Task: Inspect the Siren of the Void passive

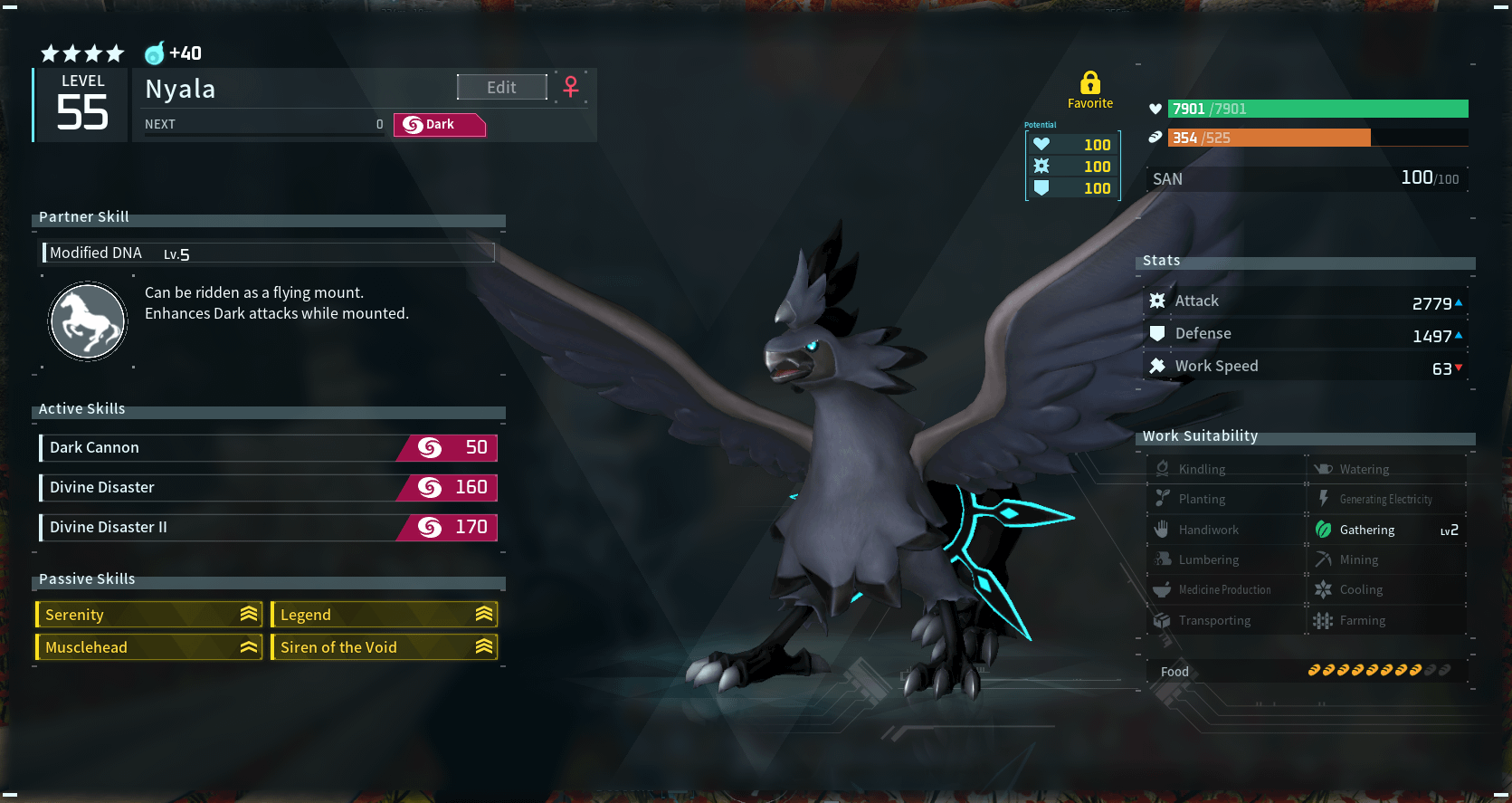Action: coord(385,647)
